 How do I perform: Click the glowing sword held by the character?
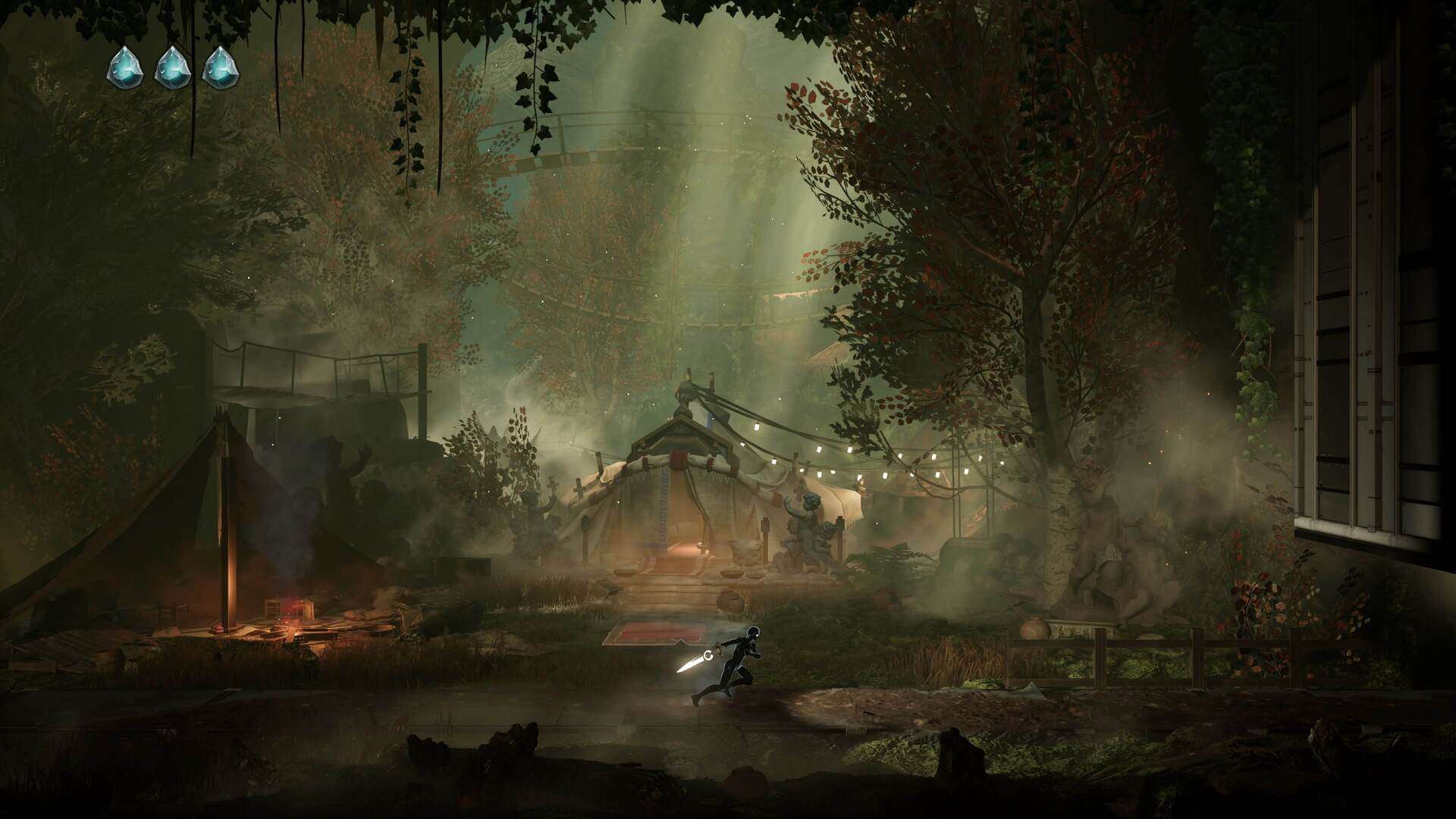692,664
